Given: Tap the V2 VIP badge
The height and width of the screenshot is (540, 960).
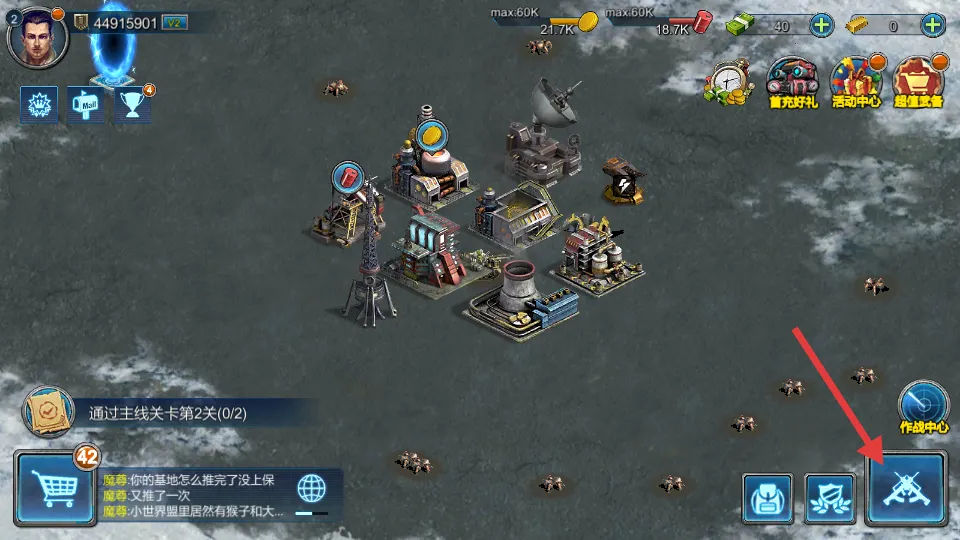Looking at the screenshot, I should [x=173, y=23].
